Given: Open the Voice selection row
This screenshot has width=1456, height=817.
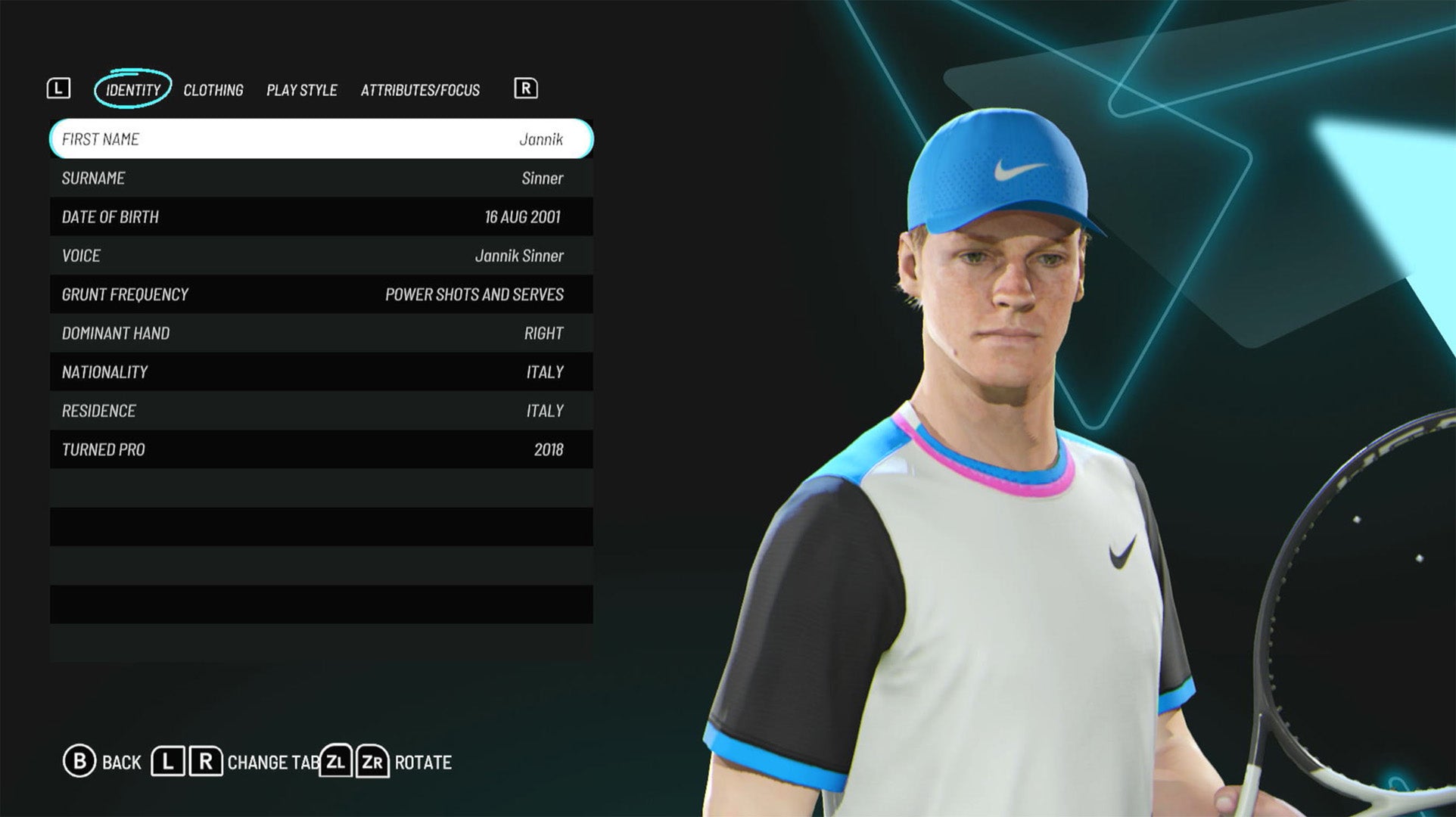Looking at the screenshot, I should tap(321, 256).
